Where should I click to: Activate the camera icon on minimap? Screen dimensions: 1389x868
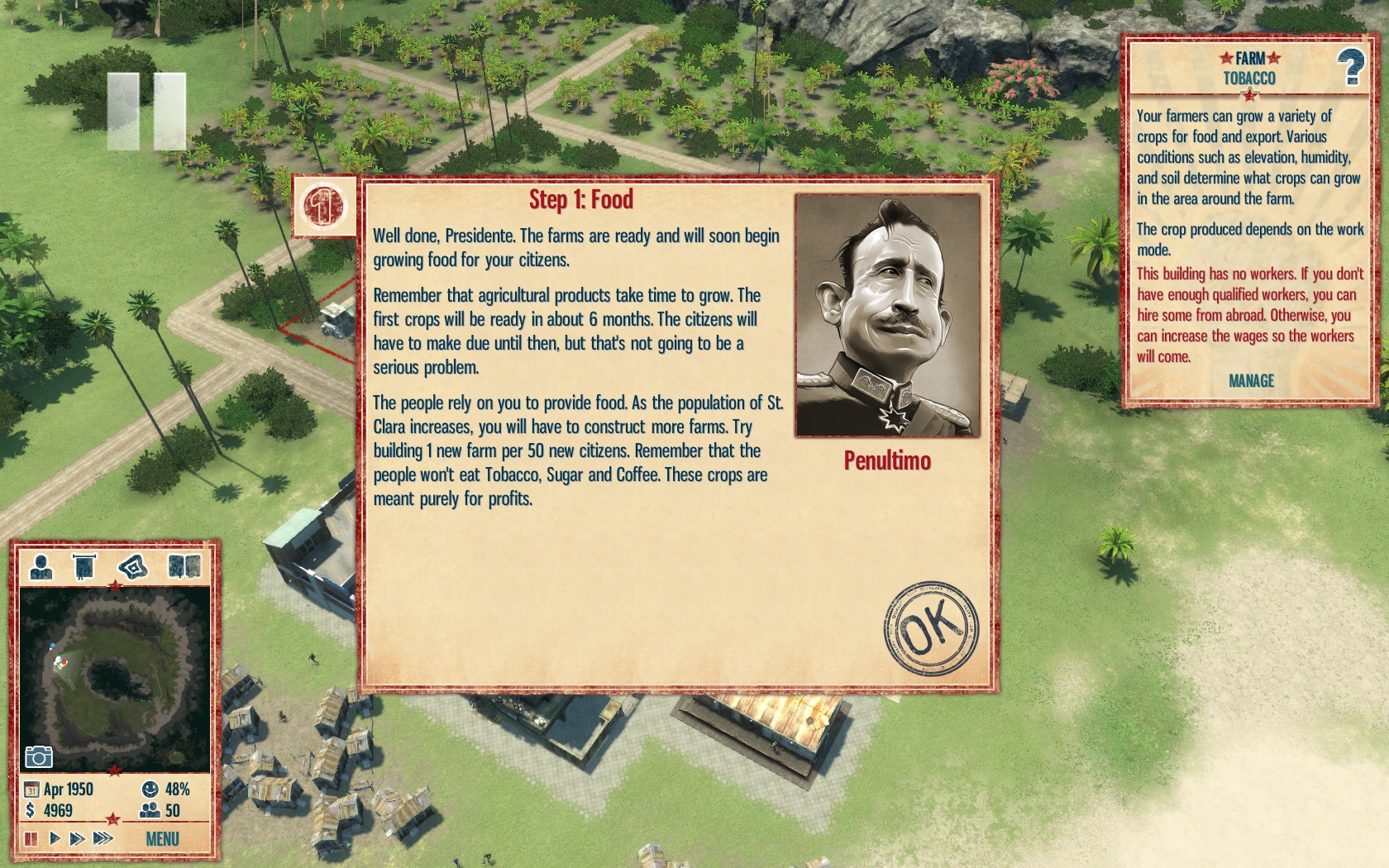39,756
